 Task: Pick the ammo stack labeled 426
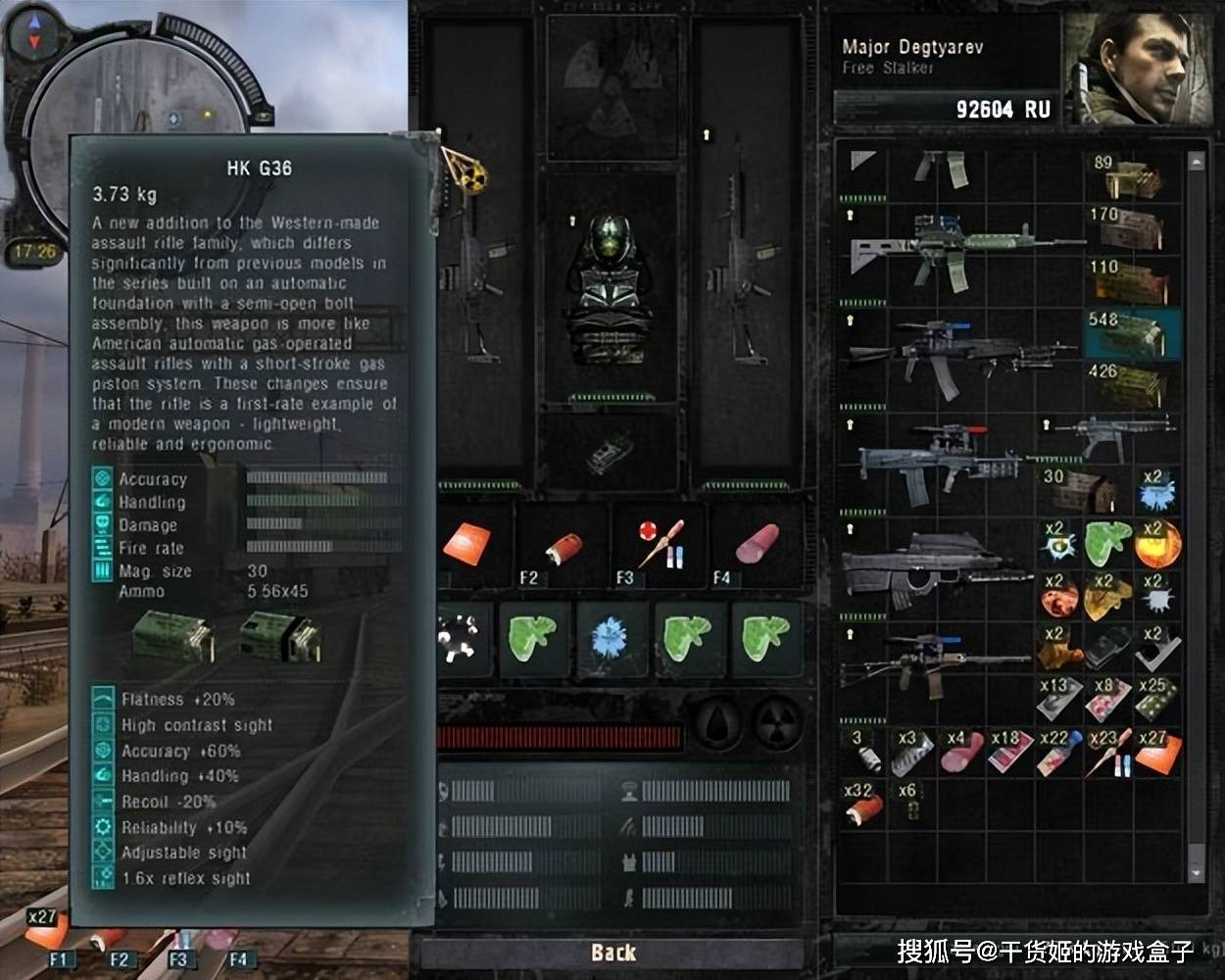click(x=1131, y=384)
